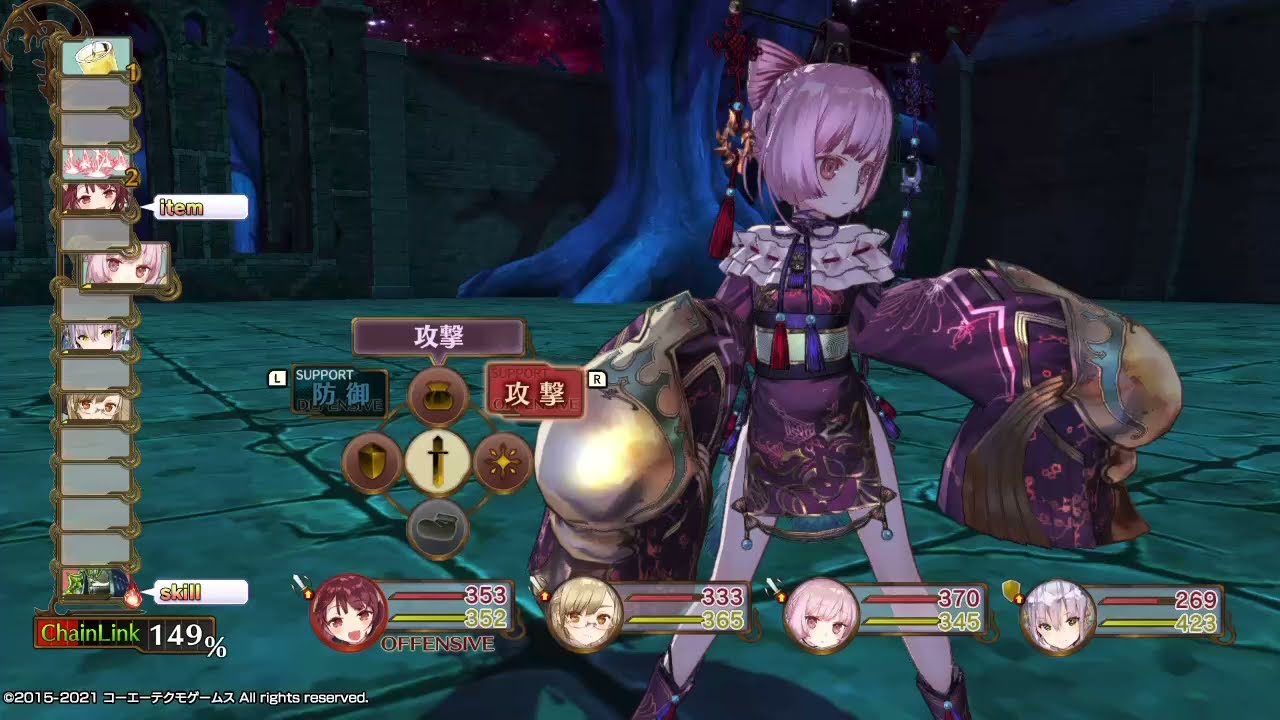Viewport: 1280px width, 720px height.
Task: Switch to the red offensive support stance
Action: tap(534, 391)
